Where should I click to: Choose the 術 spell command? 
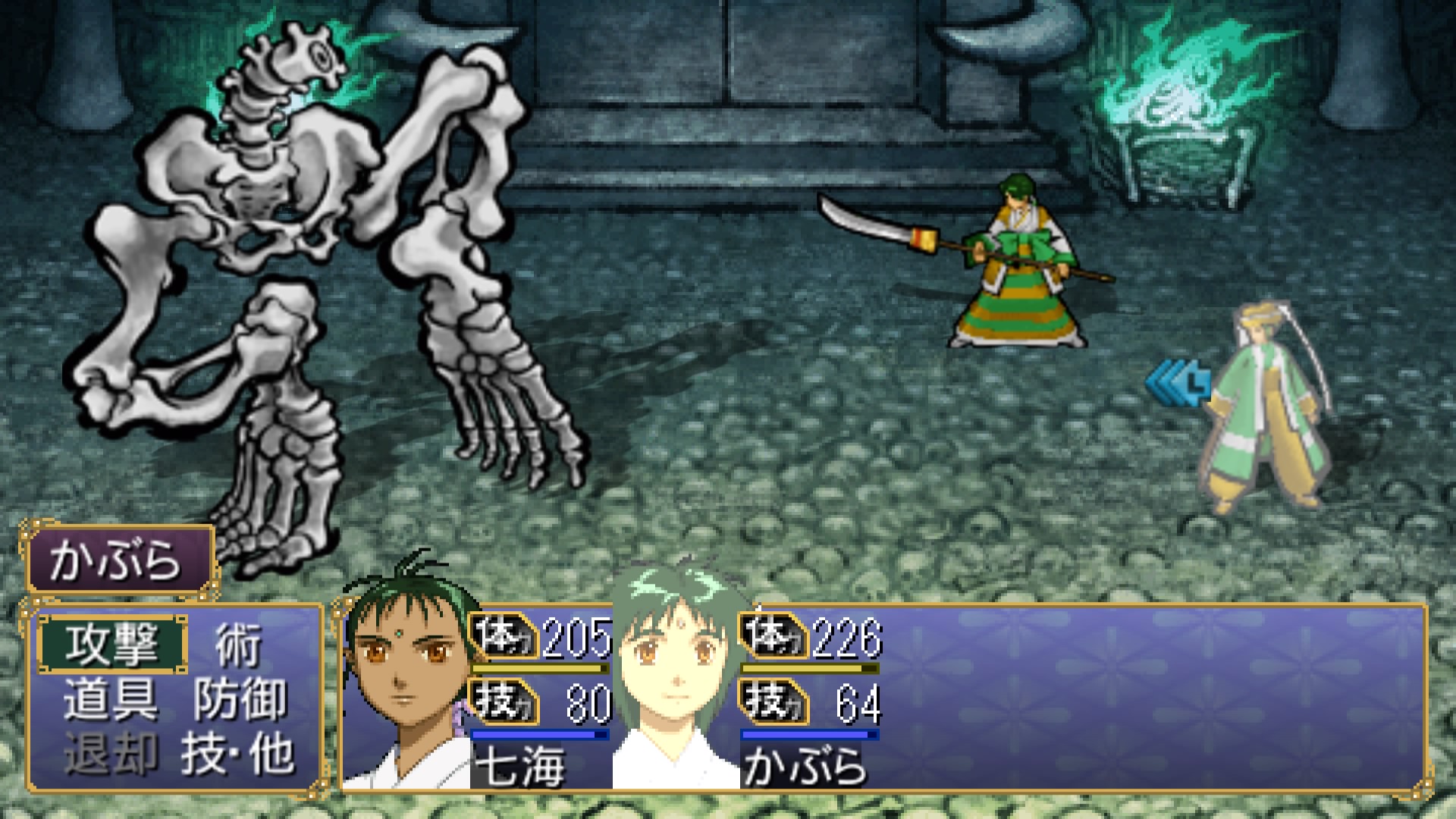point(237,645)
